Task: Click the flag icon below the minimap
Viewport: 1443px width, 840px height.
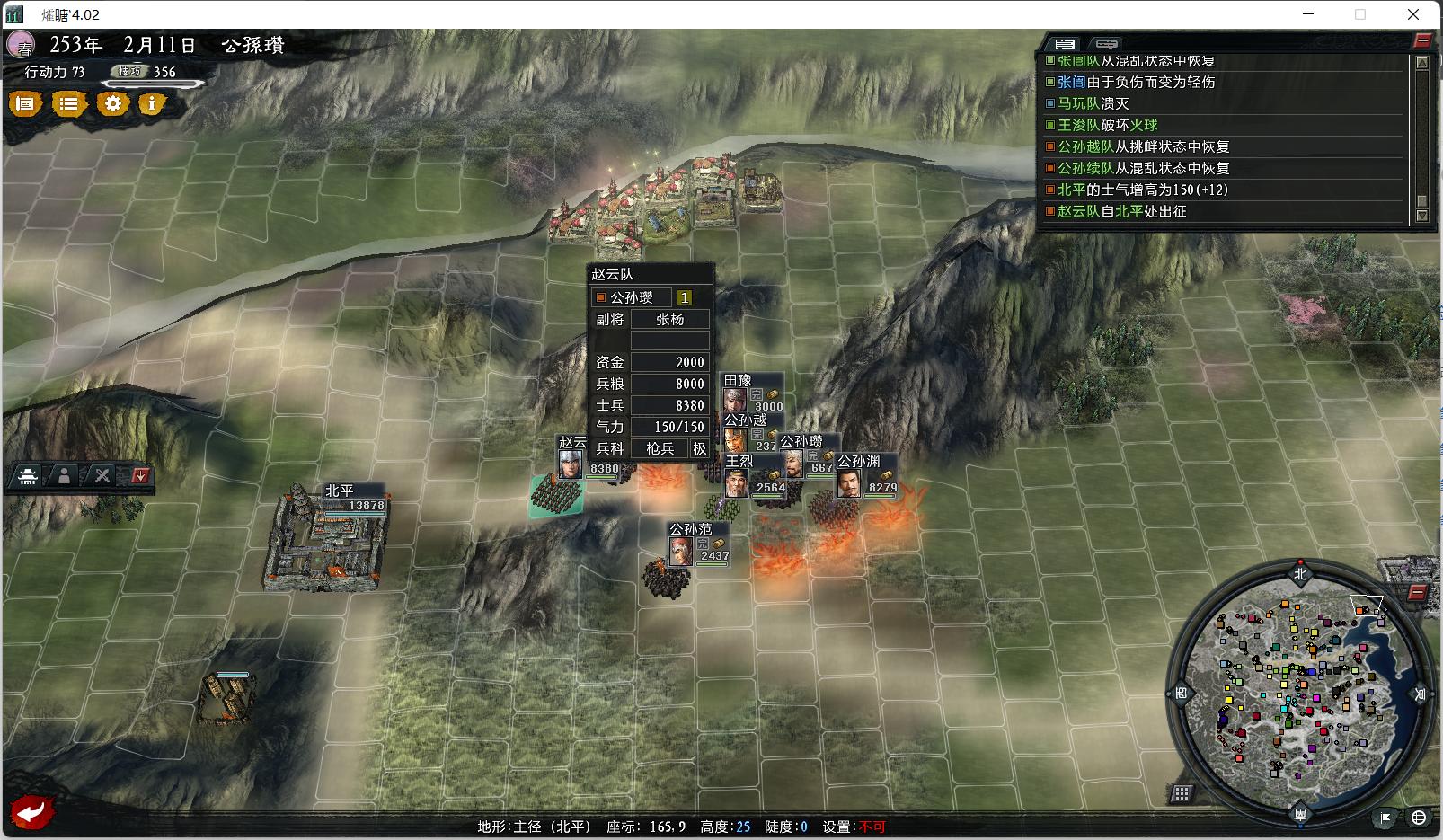Action: [1385, 818]
